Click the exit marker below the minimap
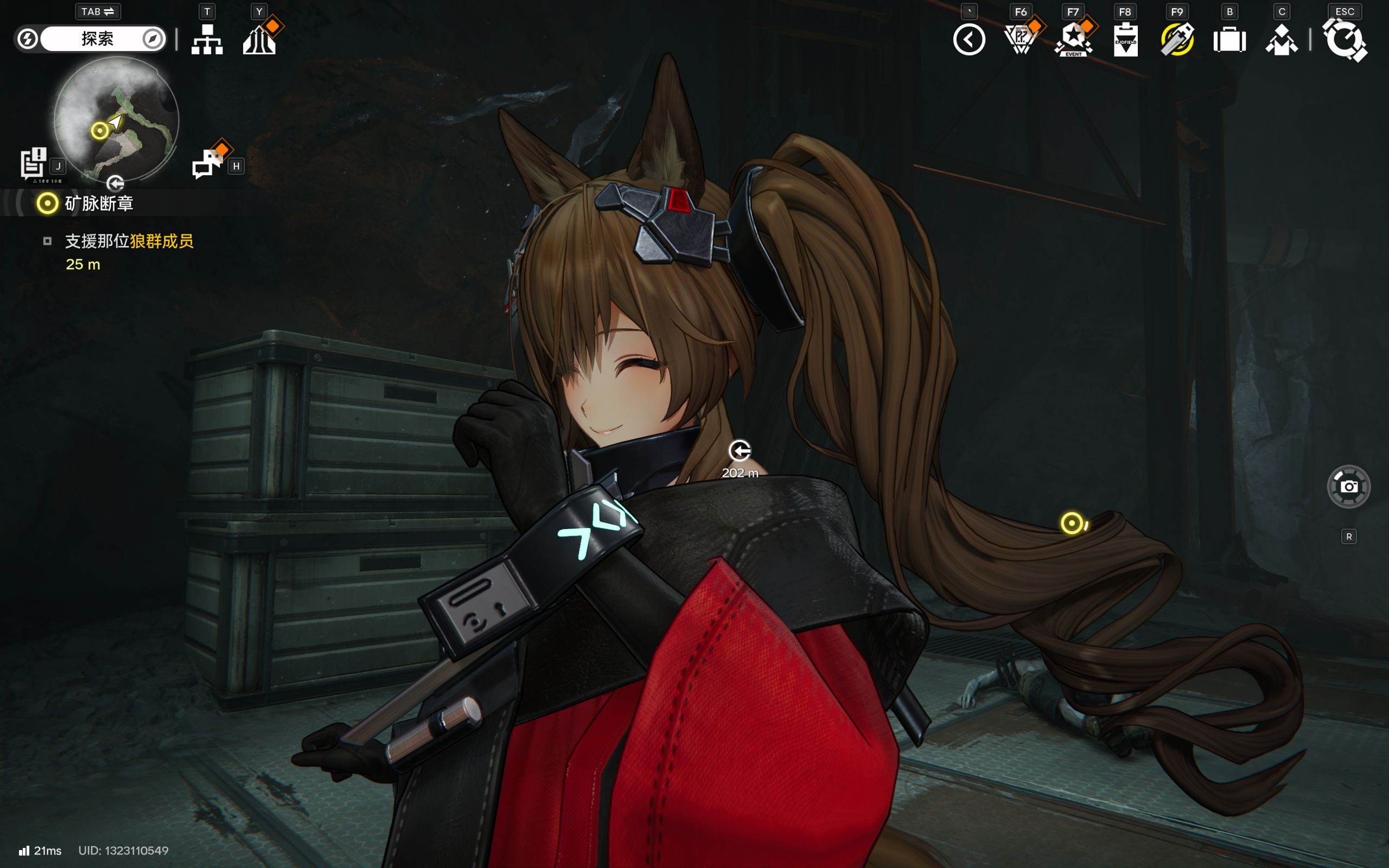This screenshot has width=1389, height=868. pyautogui.click(x=116, y=183)
